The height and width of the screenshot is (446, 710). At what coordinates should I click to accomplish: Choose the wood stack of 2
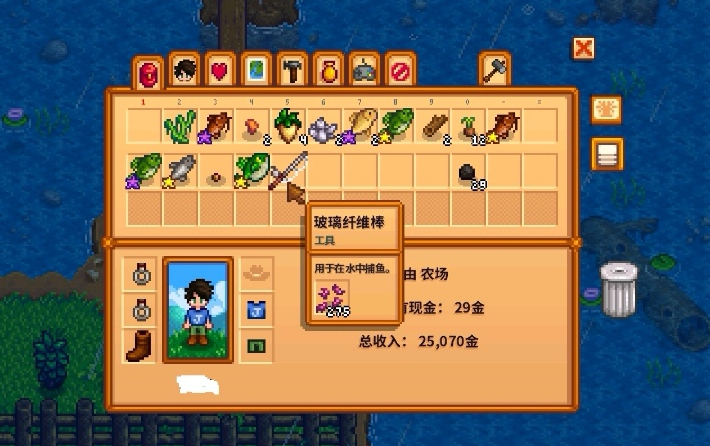click(432, 127)
